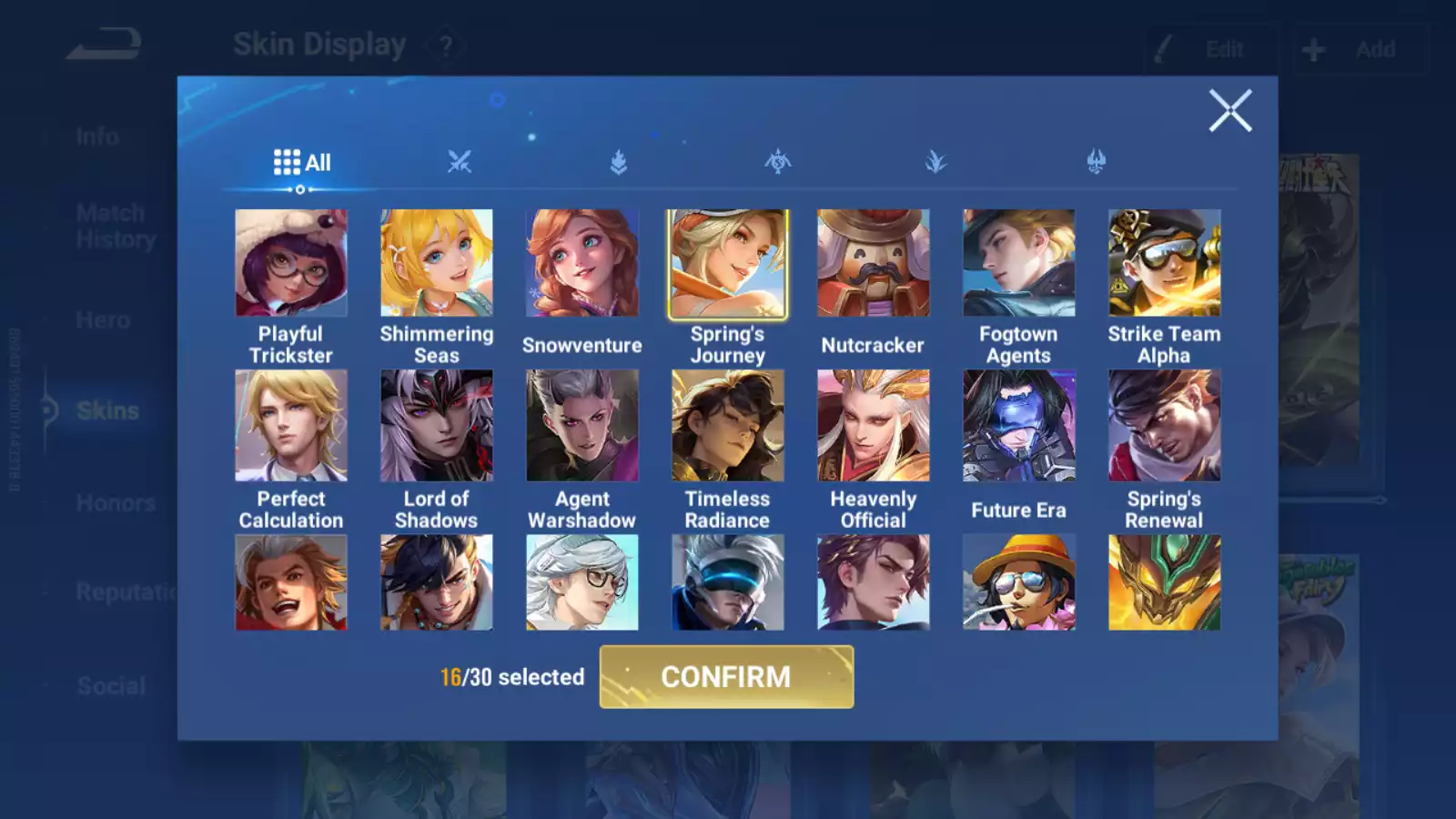
Task: Choose the Agent Warshadow skin
Action: coord(582,425)
